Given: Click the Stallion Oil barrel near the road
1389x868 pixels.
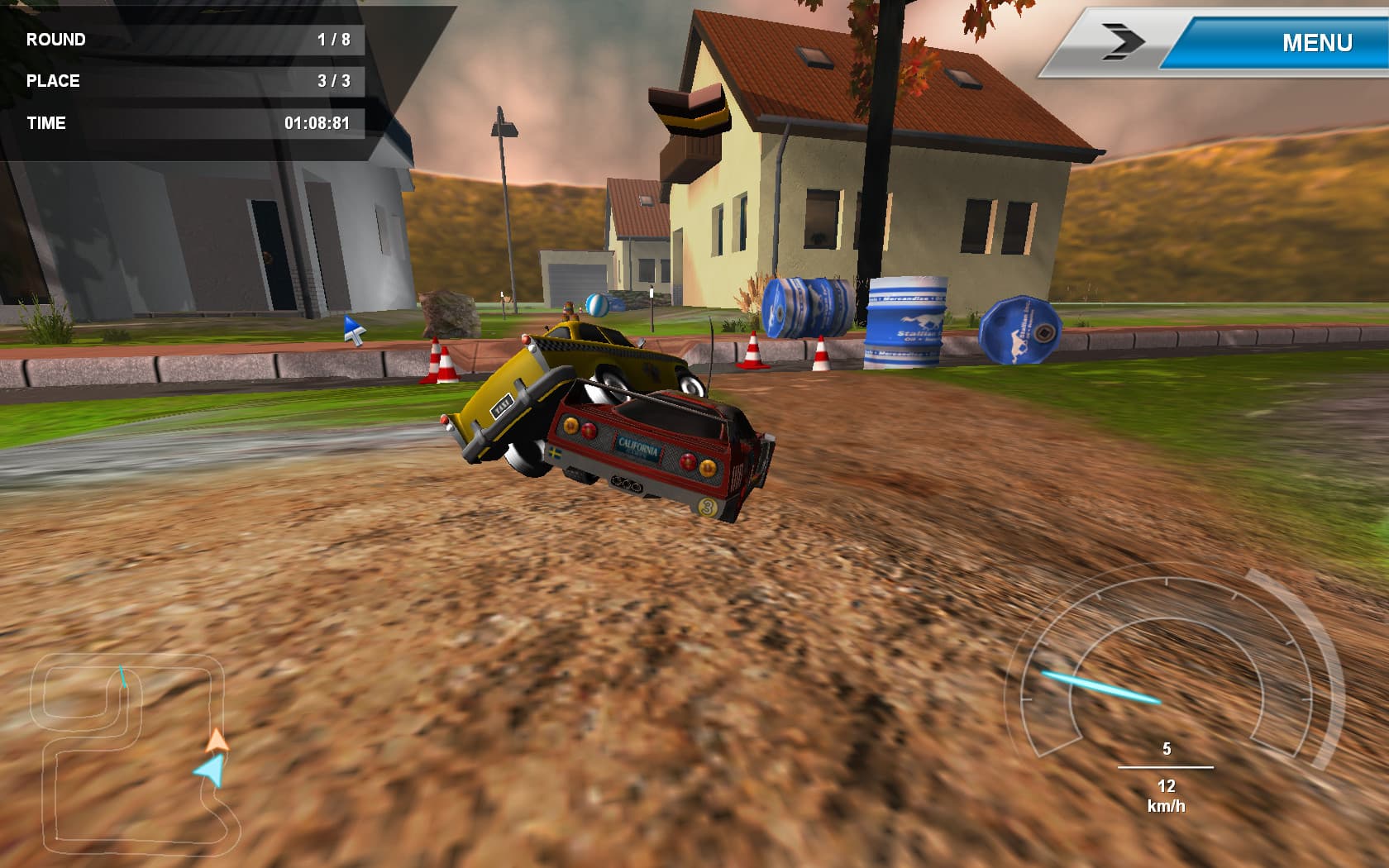Looking at the screenshot, I should click(x=905, y=322).
